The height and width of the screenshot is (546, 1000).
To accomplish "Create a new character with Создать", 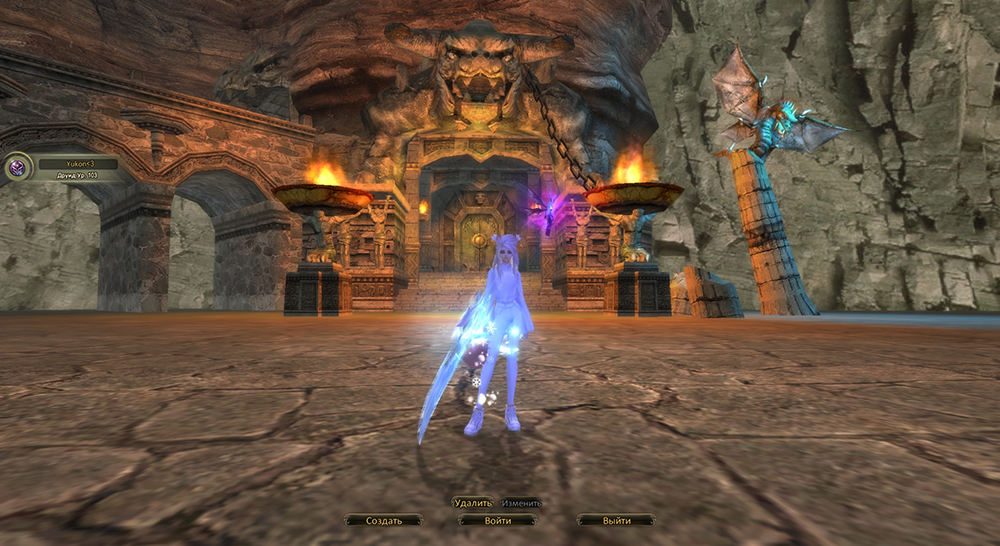I will point(384,521).
